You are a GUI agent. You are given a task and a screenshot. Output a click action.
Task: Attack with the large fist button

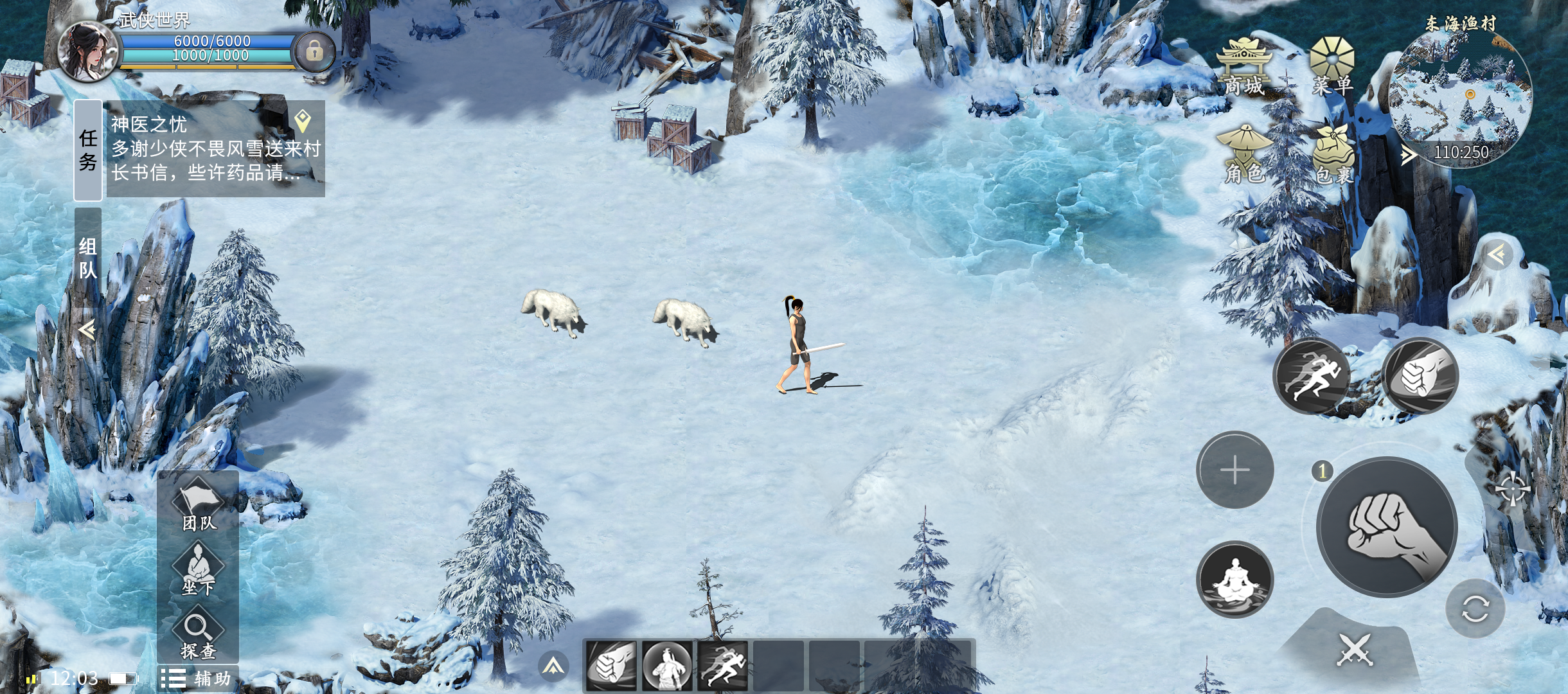[x=1386, y=527]
